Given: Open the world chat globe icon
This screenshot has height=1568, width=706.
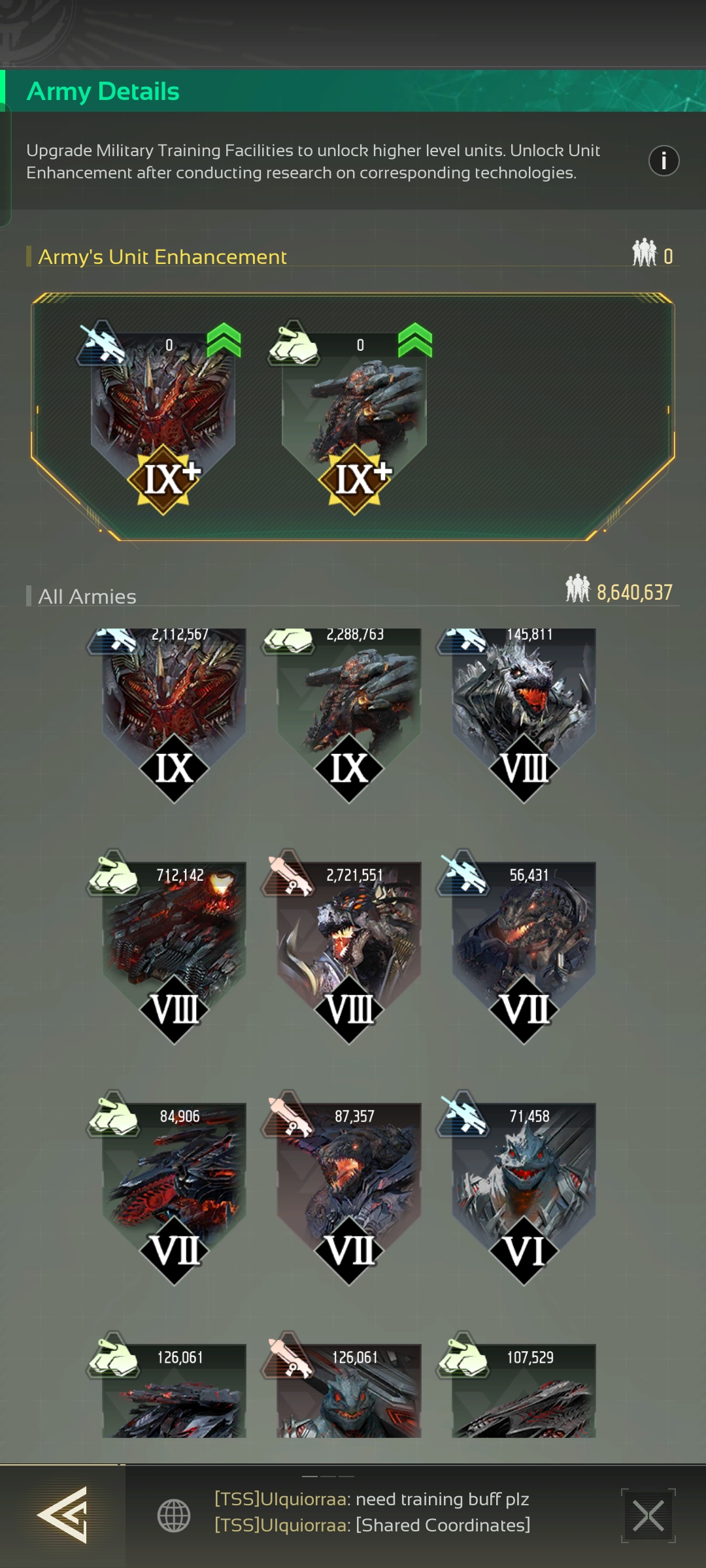Looking at the screenshot, I should coord(174,1515).
